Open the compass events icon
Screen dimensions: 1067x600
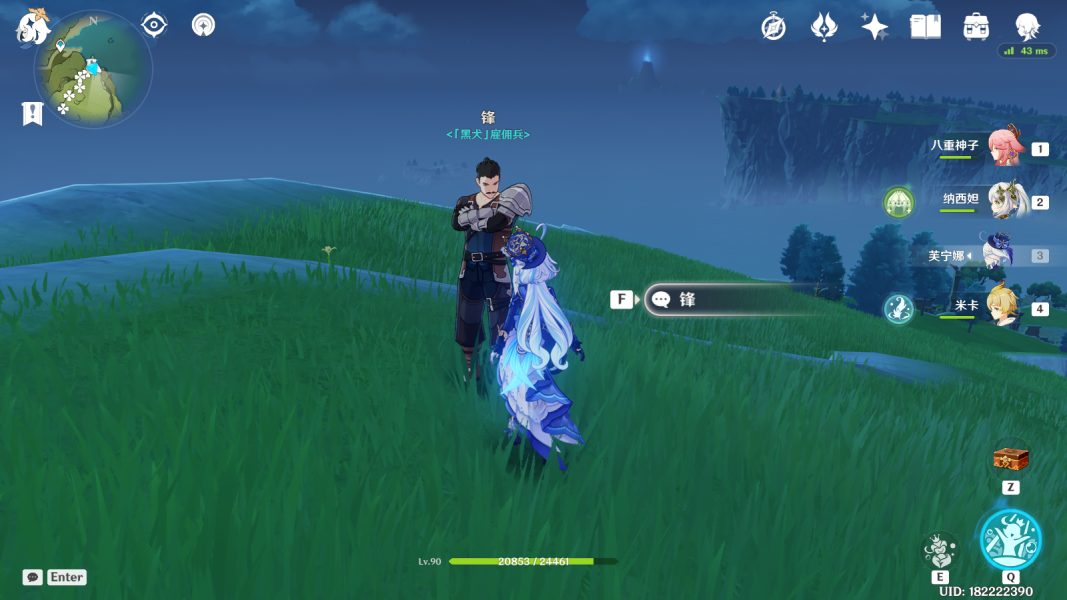pos(773,27)
